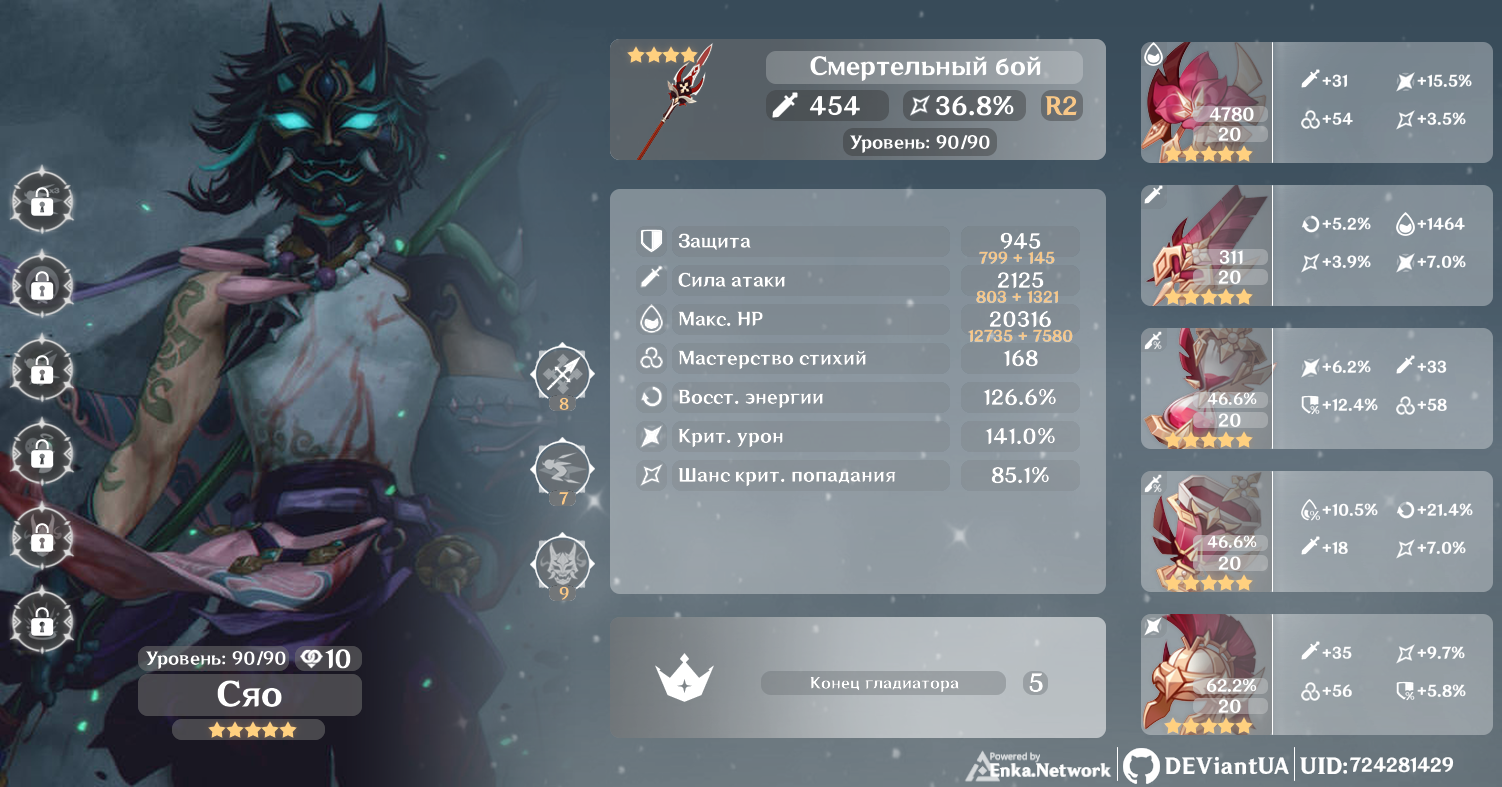Select the crown set bonus icon
Screen dimensions: 1502x787
(x=682, y=680)
